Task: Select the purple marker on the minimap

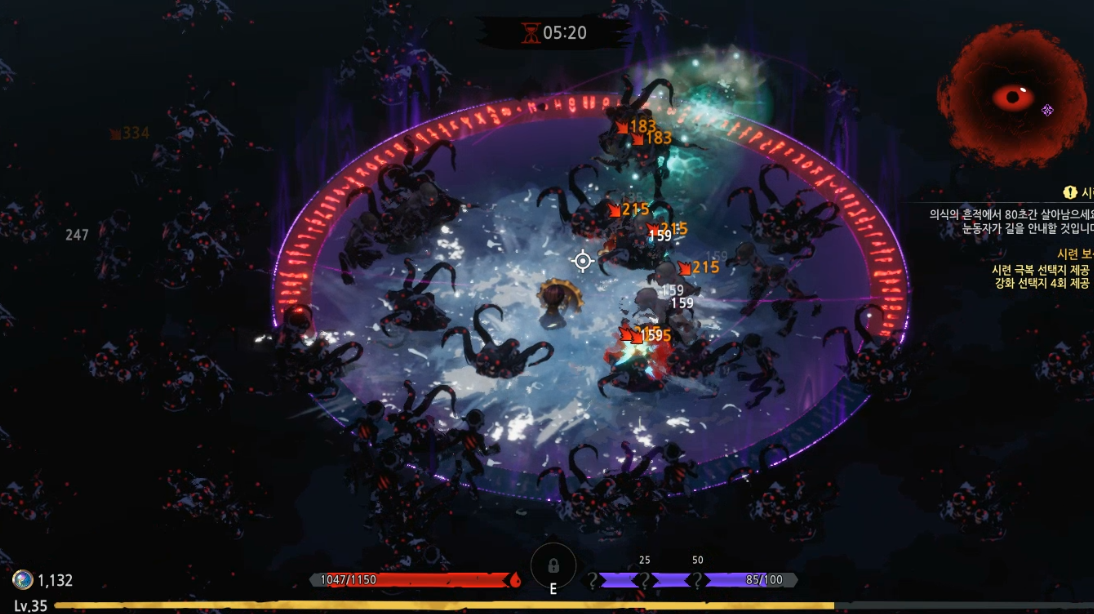Action: [1047, 110]
